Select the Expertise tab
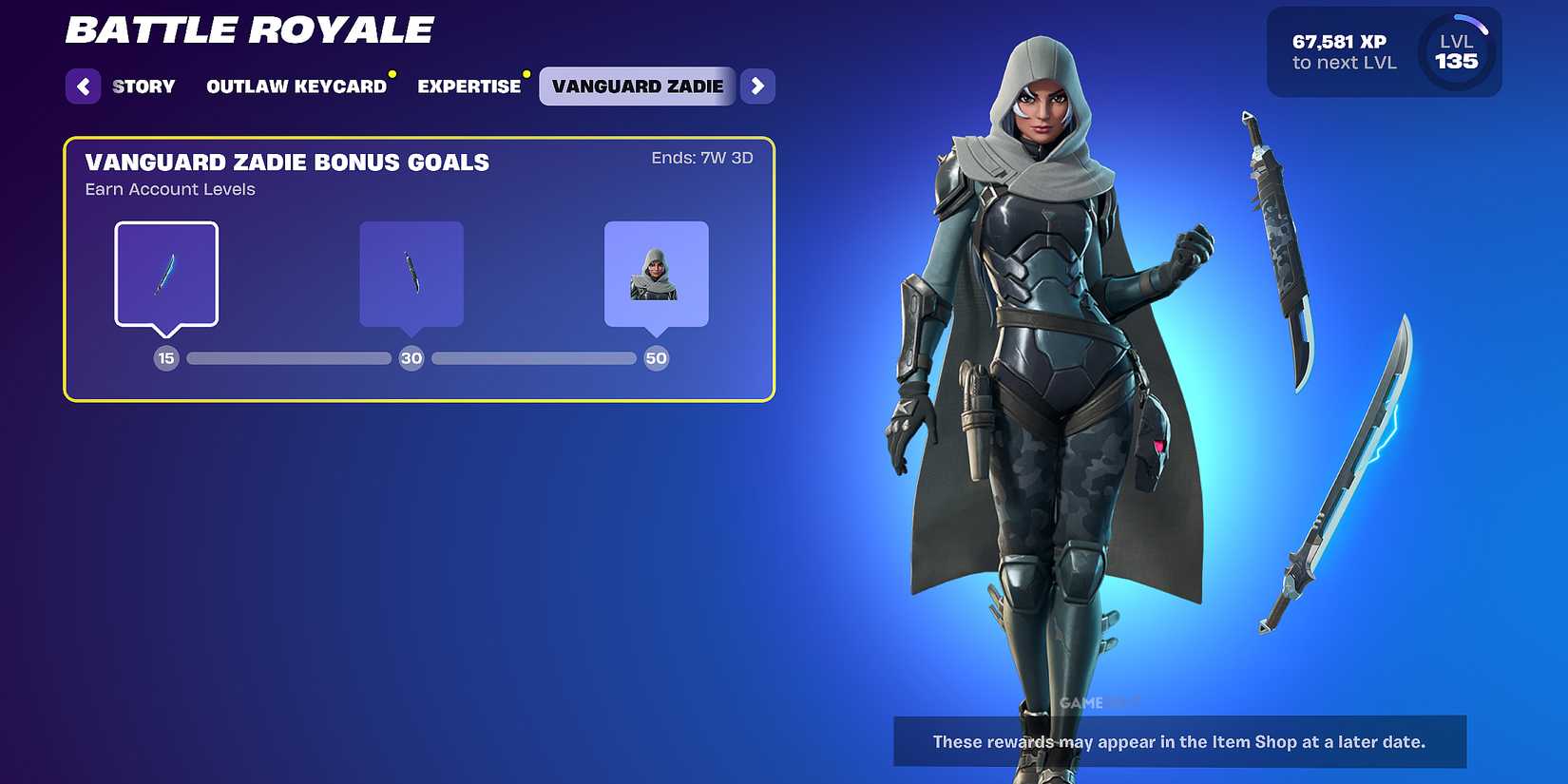The image size is (1568, 784). point(468,86)
